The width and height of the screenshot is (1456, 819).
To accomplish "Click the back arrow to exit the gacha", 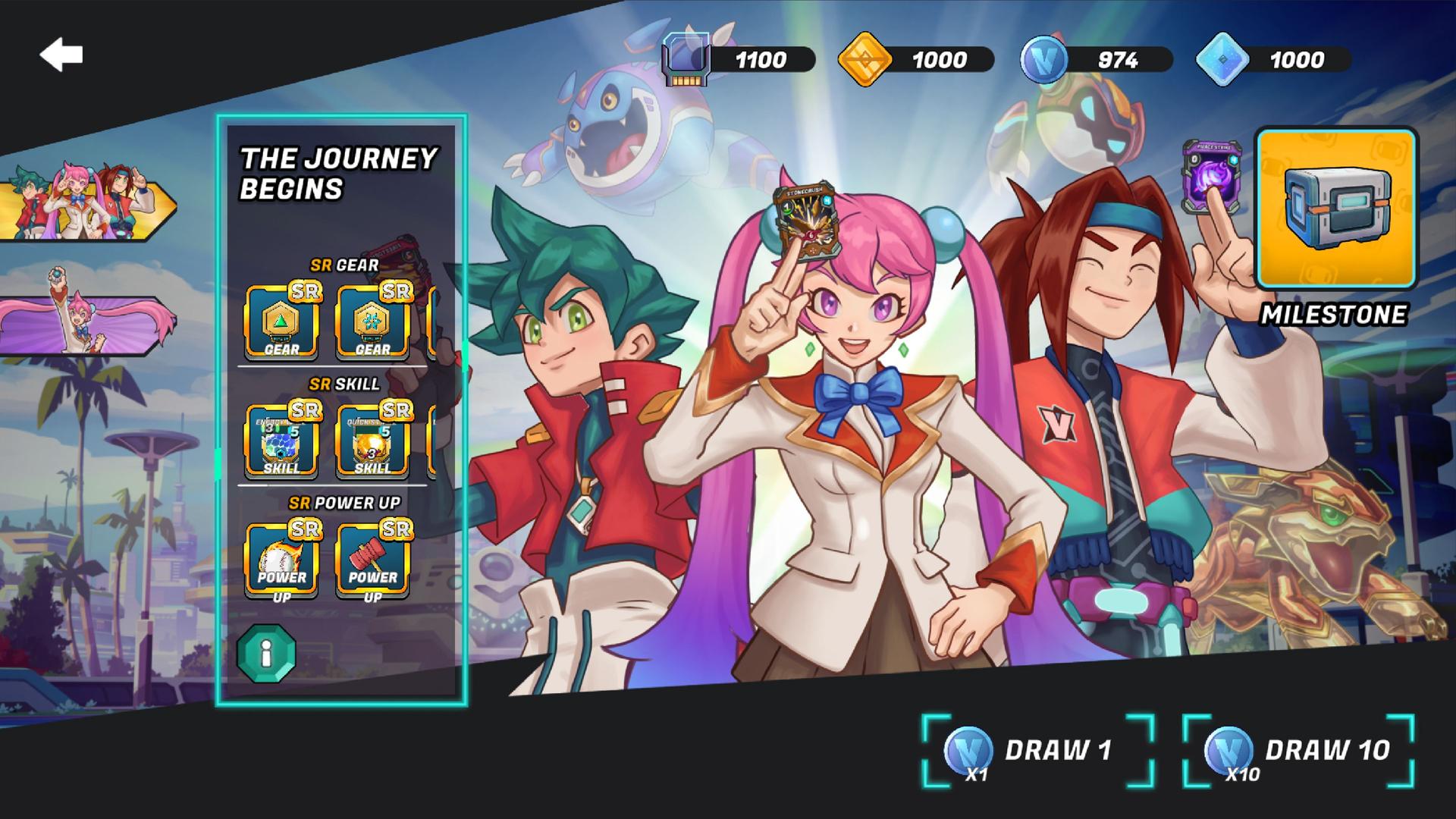I will coord(60,53).
